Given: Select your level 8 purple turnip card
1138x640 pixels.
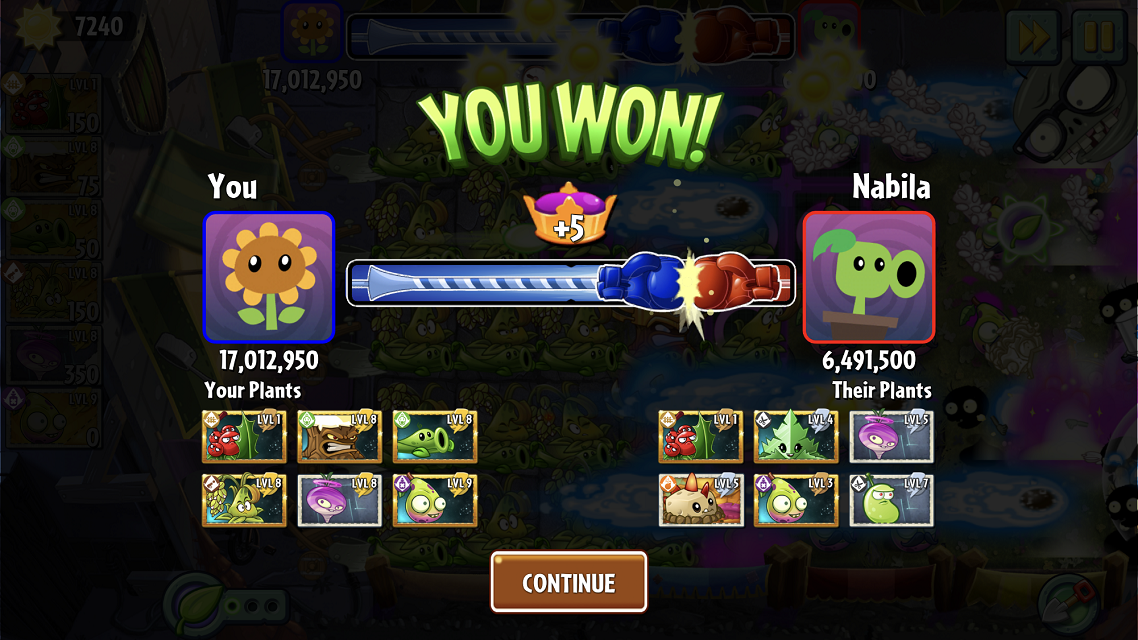Looking at the screenshot, I should 339,500.
